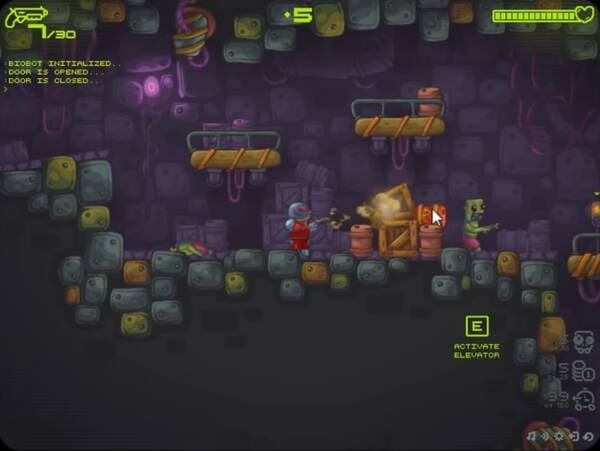Toggle the music note button
This screenshot has width=600, height=451.
(529, 437)
